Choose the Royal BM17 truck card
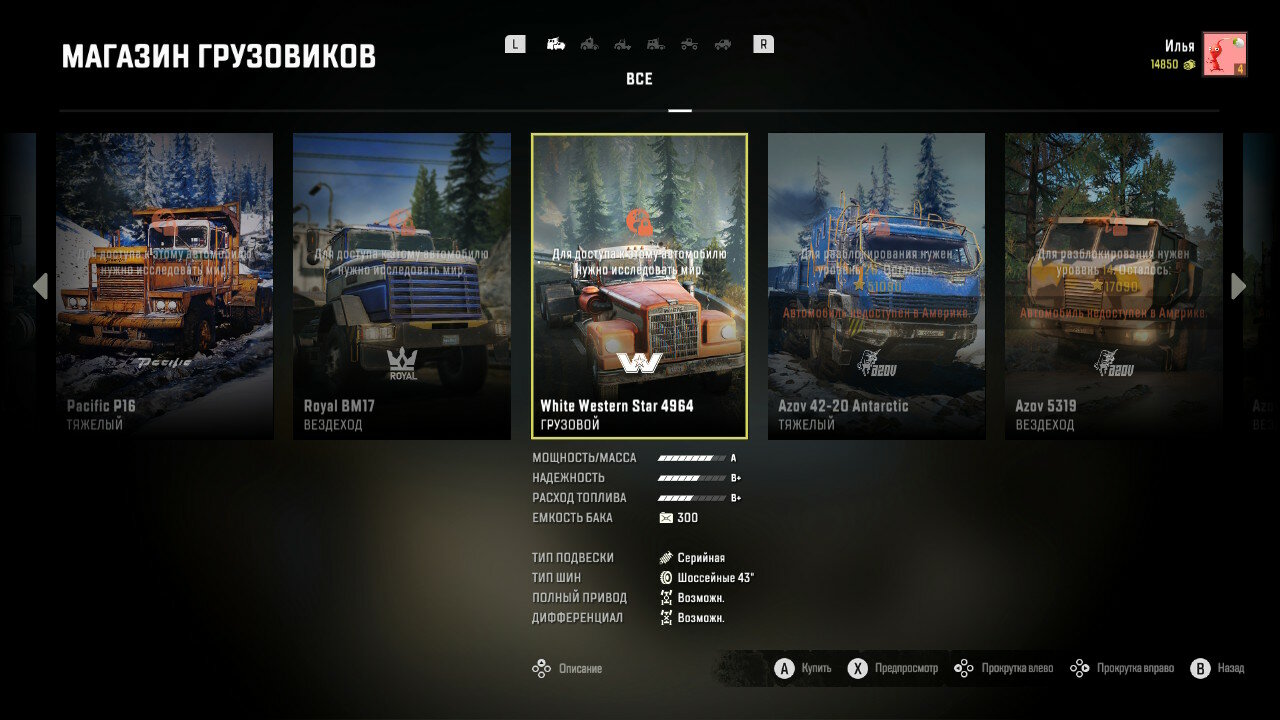The height and width of the screenshot is (720, 1280). click(402, 286)
